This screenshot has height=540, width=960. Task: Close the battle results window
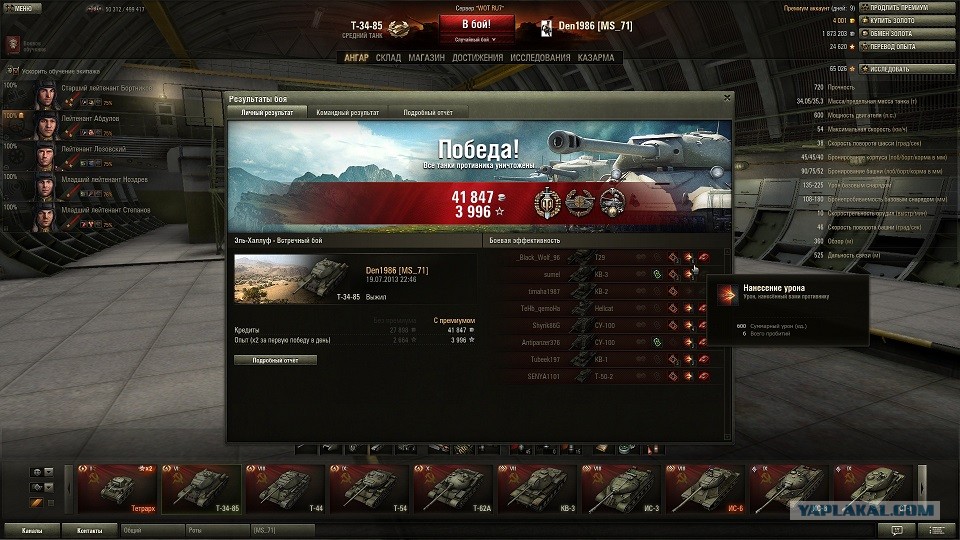tap(727, 98)
